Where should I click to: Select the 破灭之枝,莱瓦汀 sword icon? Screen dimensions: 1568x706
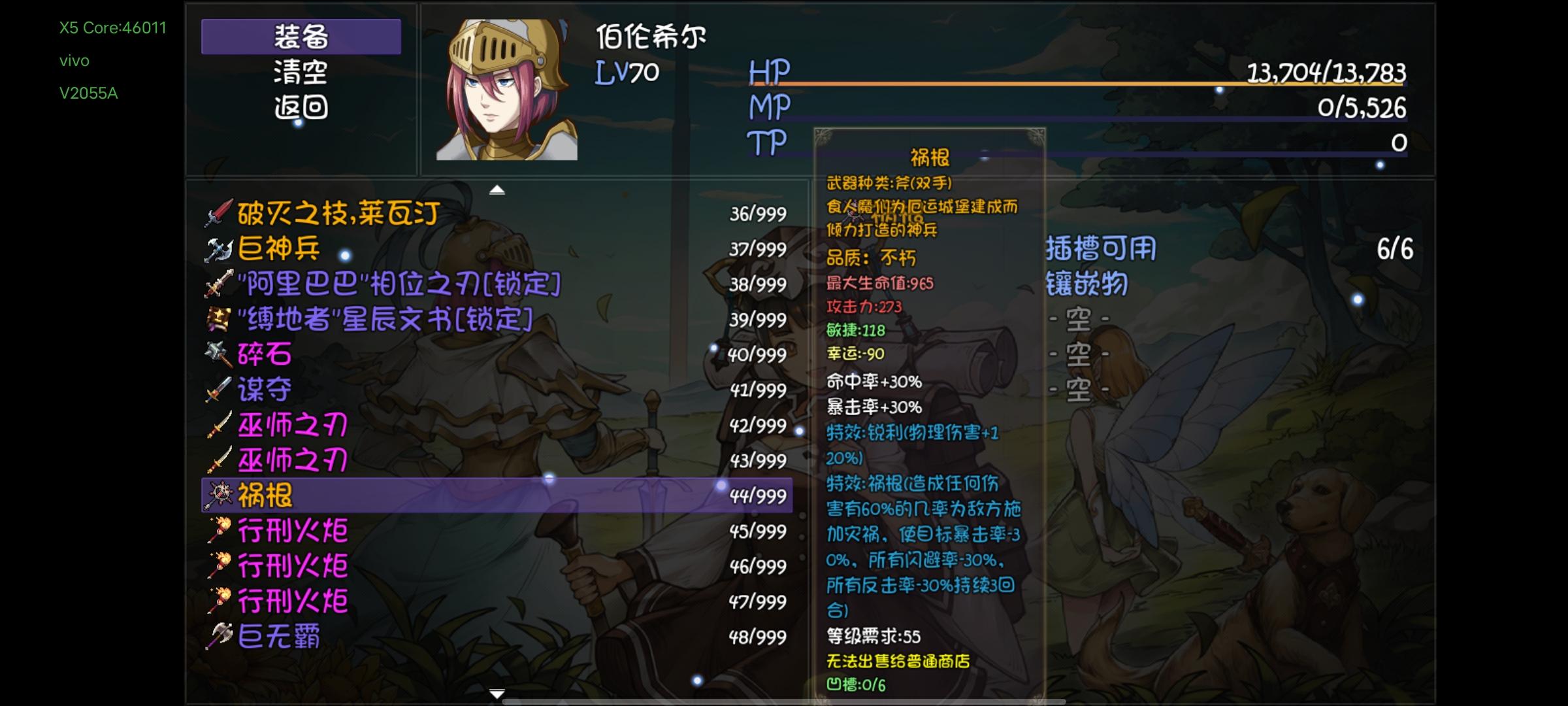[x=218, y=210]
